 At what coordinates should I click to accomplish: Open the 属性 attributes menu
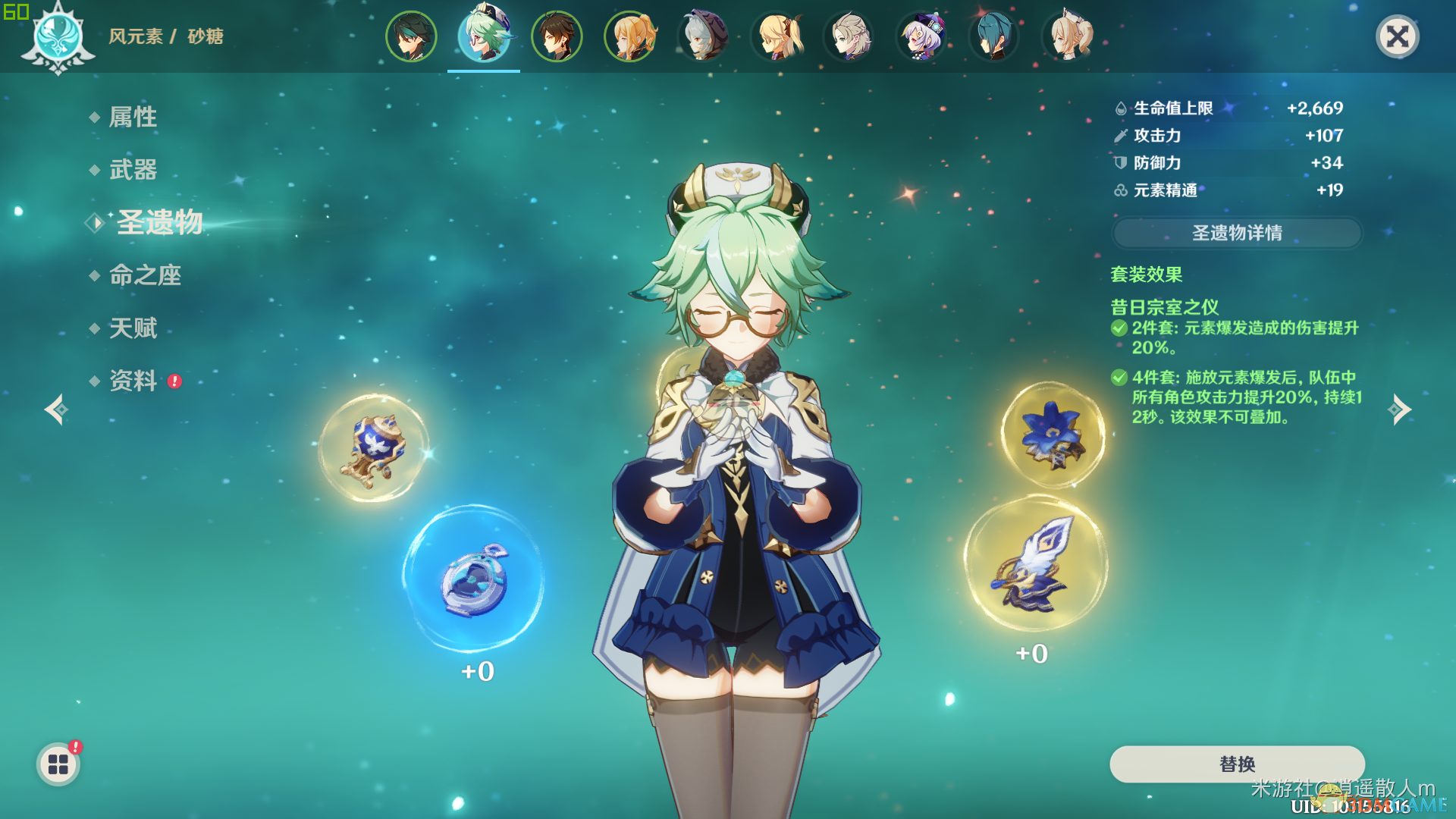pyautogui.click(x=133, y=117)
